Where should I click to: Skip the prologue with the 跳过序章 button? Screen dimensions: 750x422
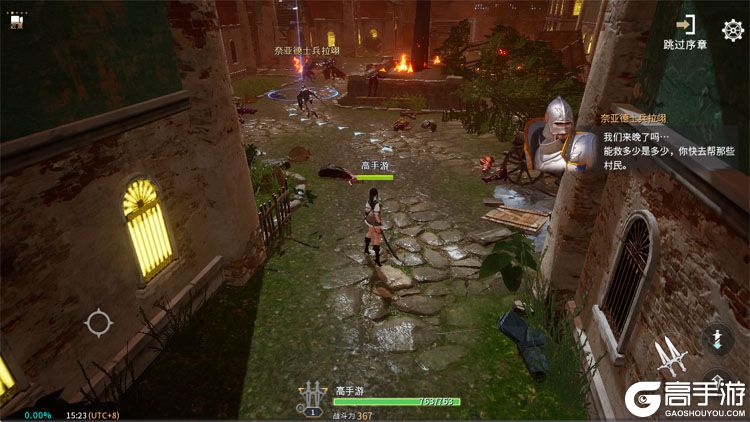pos(685,31)
